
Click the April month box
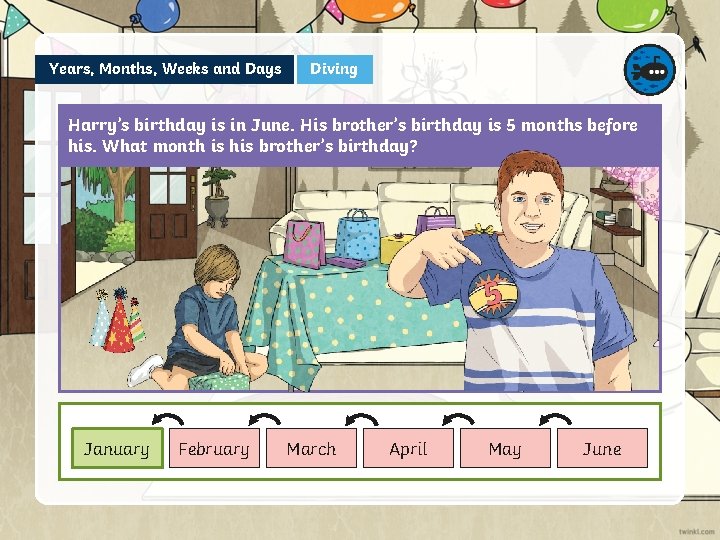click(x=408, y=449)
